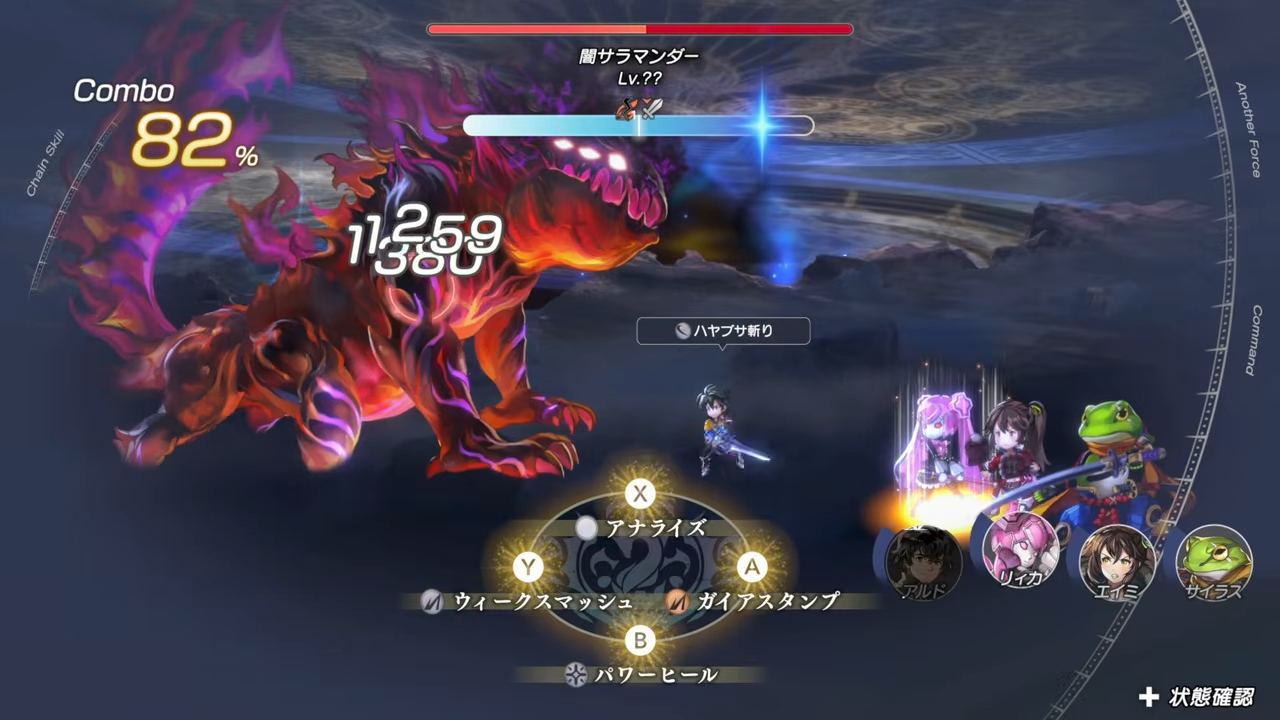Click the boss's red HP bar
This screenshot has height=720, width=1280.
point(639,29)
